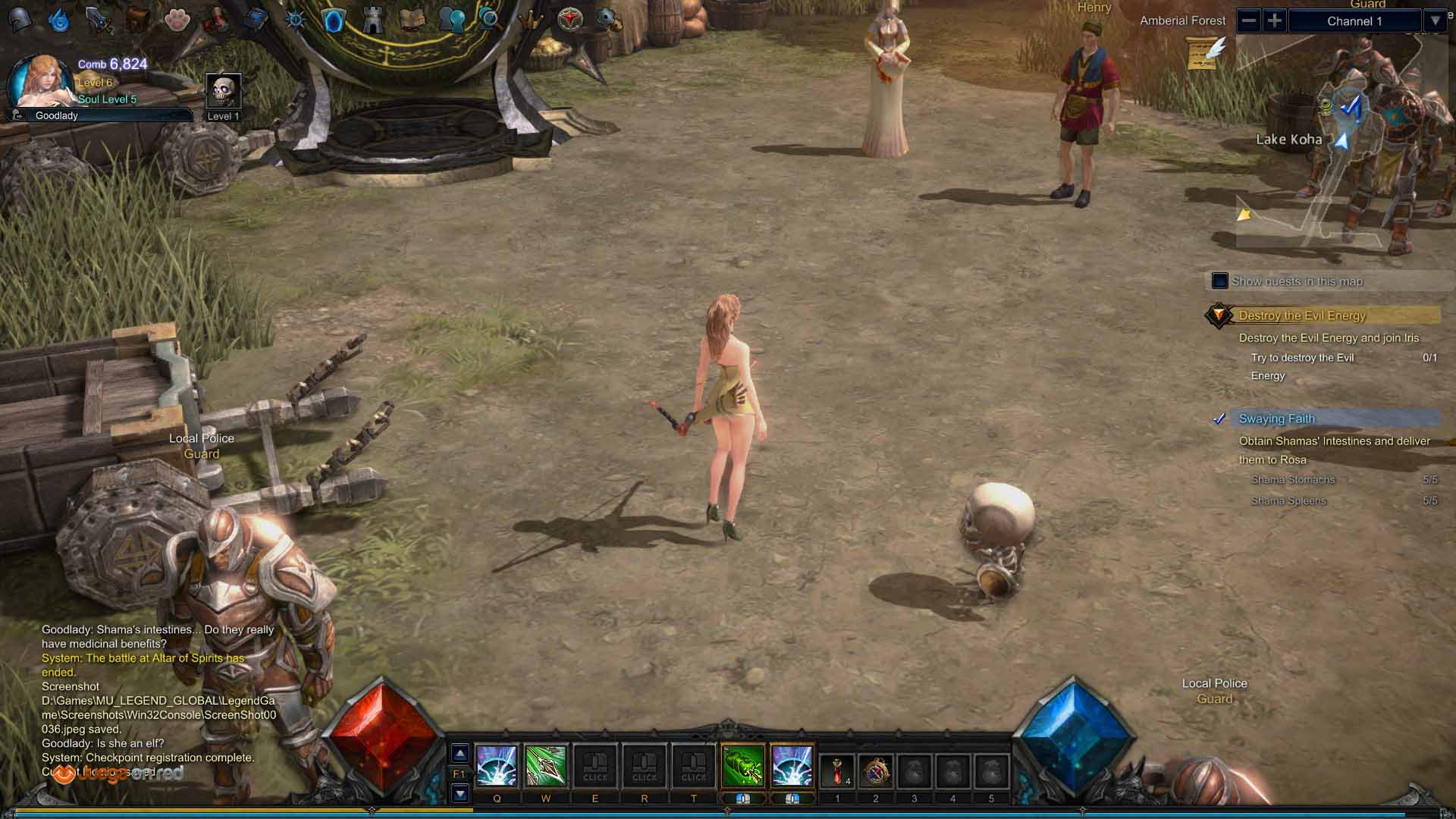1456x819 pixels.
Task: Activate the green arrow skill on W
Action: [x=545, y=766]
